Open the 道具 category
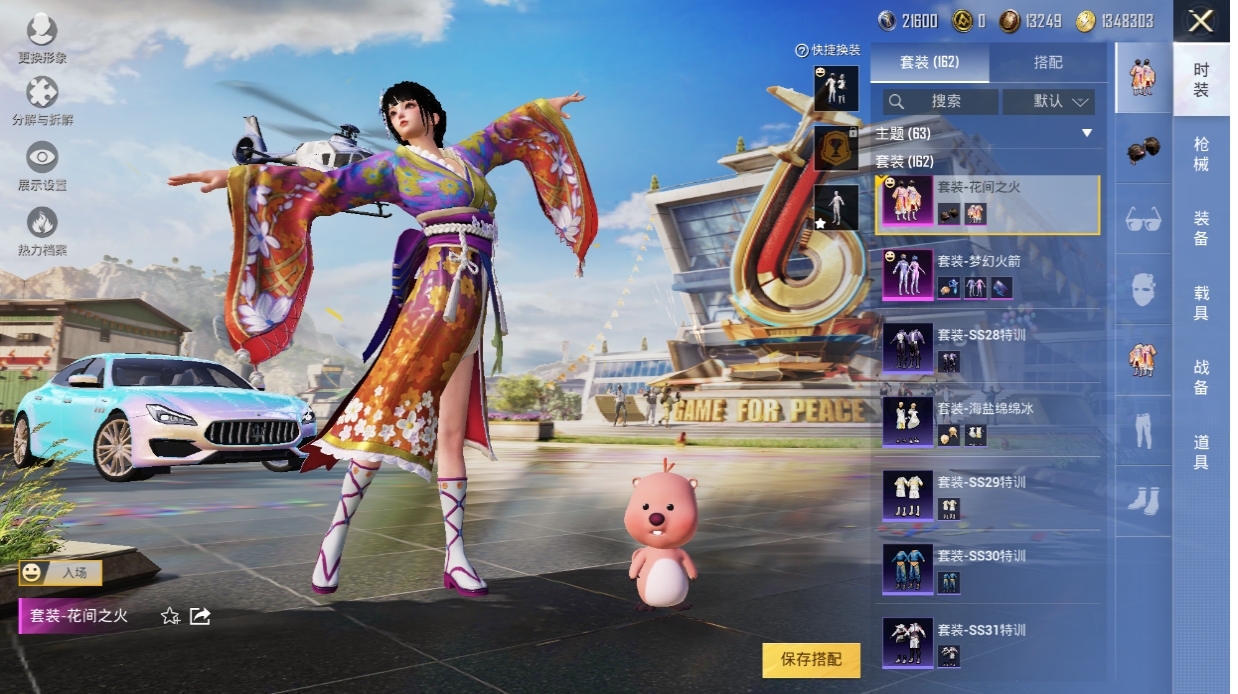 pos(1201,452)
